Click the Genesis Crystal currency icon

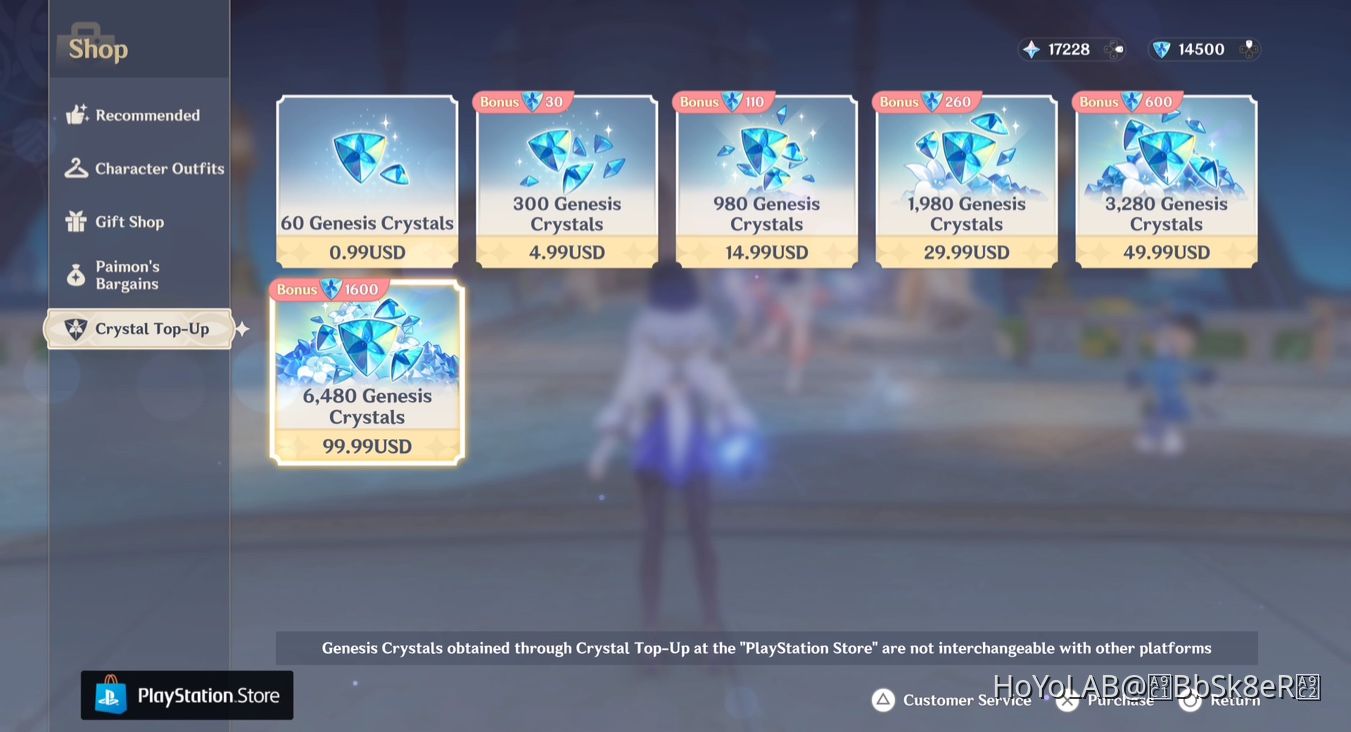tap(1163, 48)
